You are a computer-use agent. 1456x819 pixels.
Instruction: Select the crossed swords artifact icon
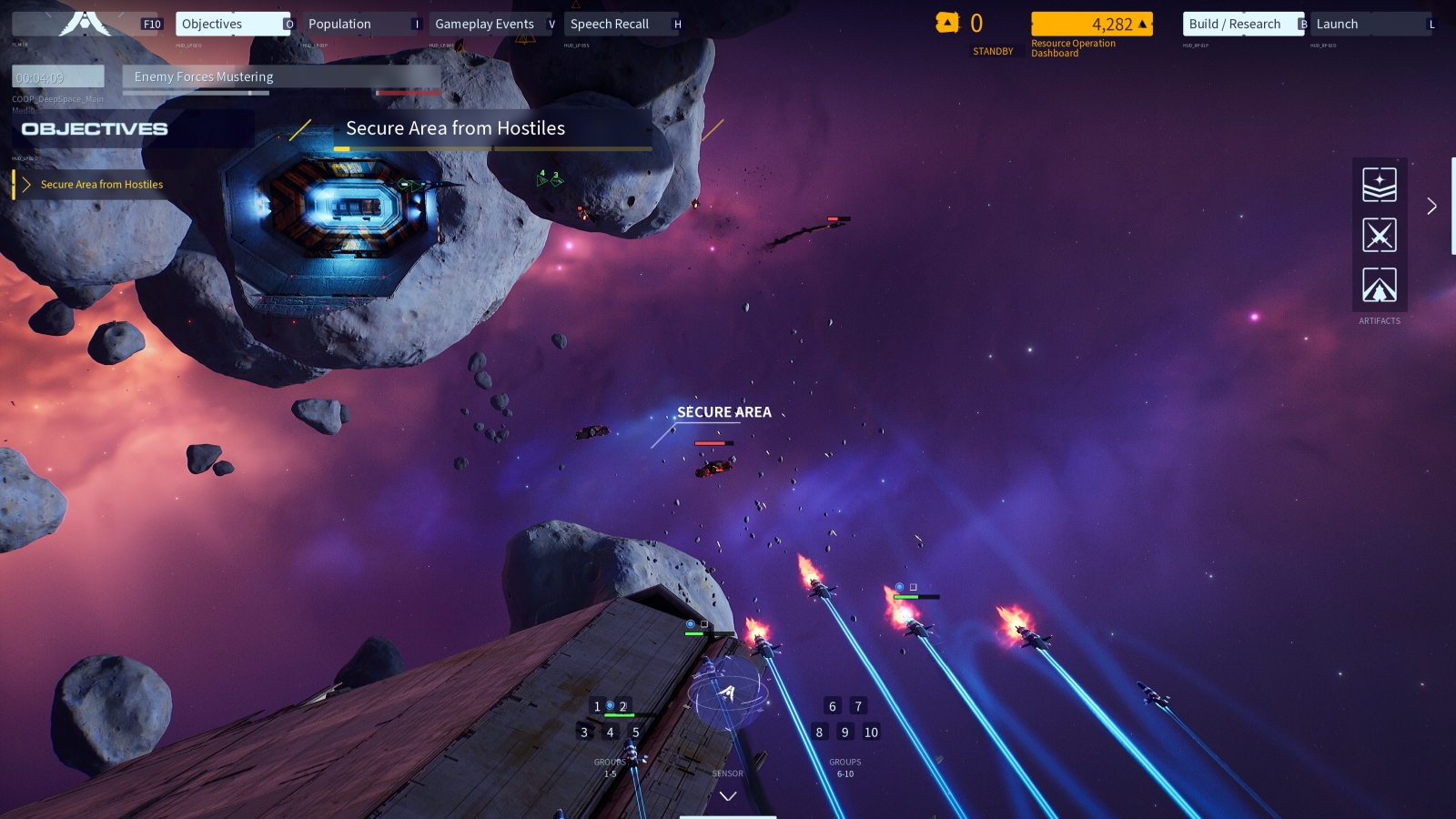[x=1380, y=236]
